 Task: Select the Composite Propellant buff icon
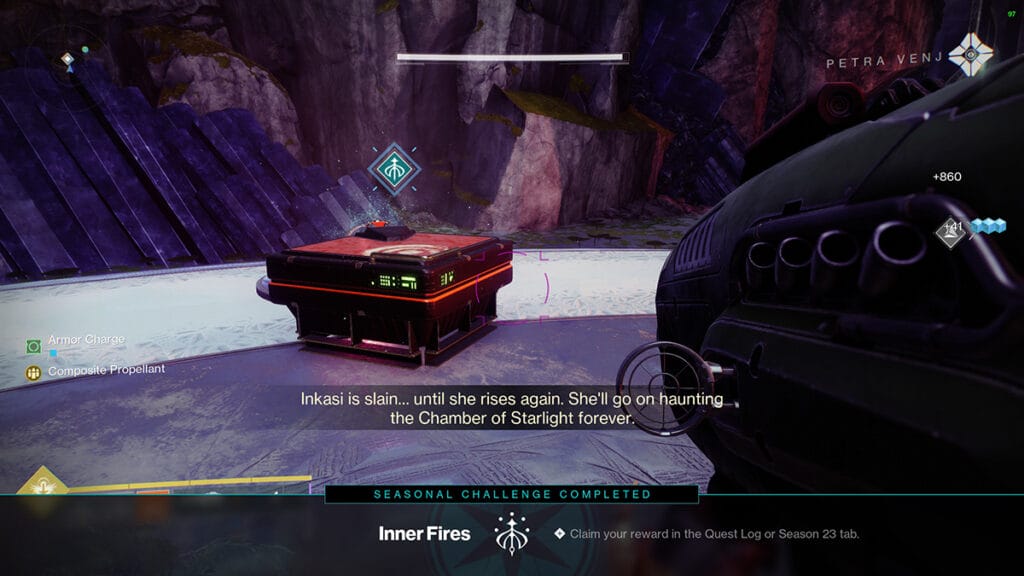pyautogui.click(x=33, y=372)
